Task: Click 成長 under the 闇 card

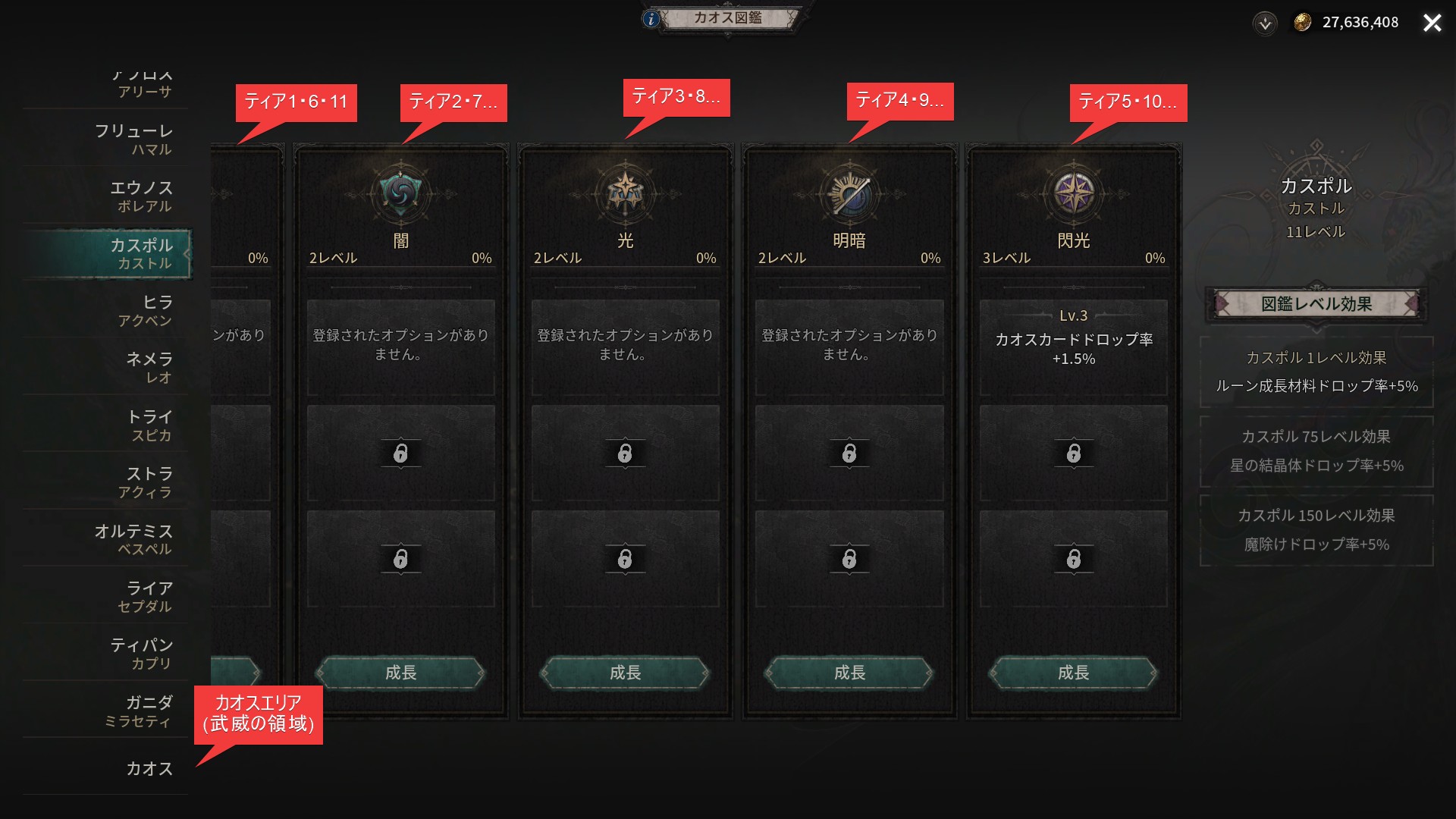Action: tap(400, 673)
